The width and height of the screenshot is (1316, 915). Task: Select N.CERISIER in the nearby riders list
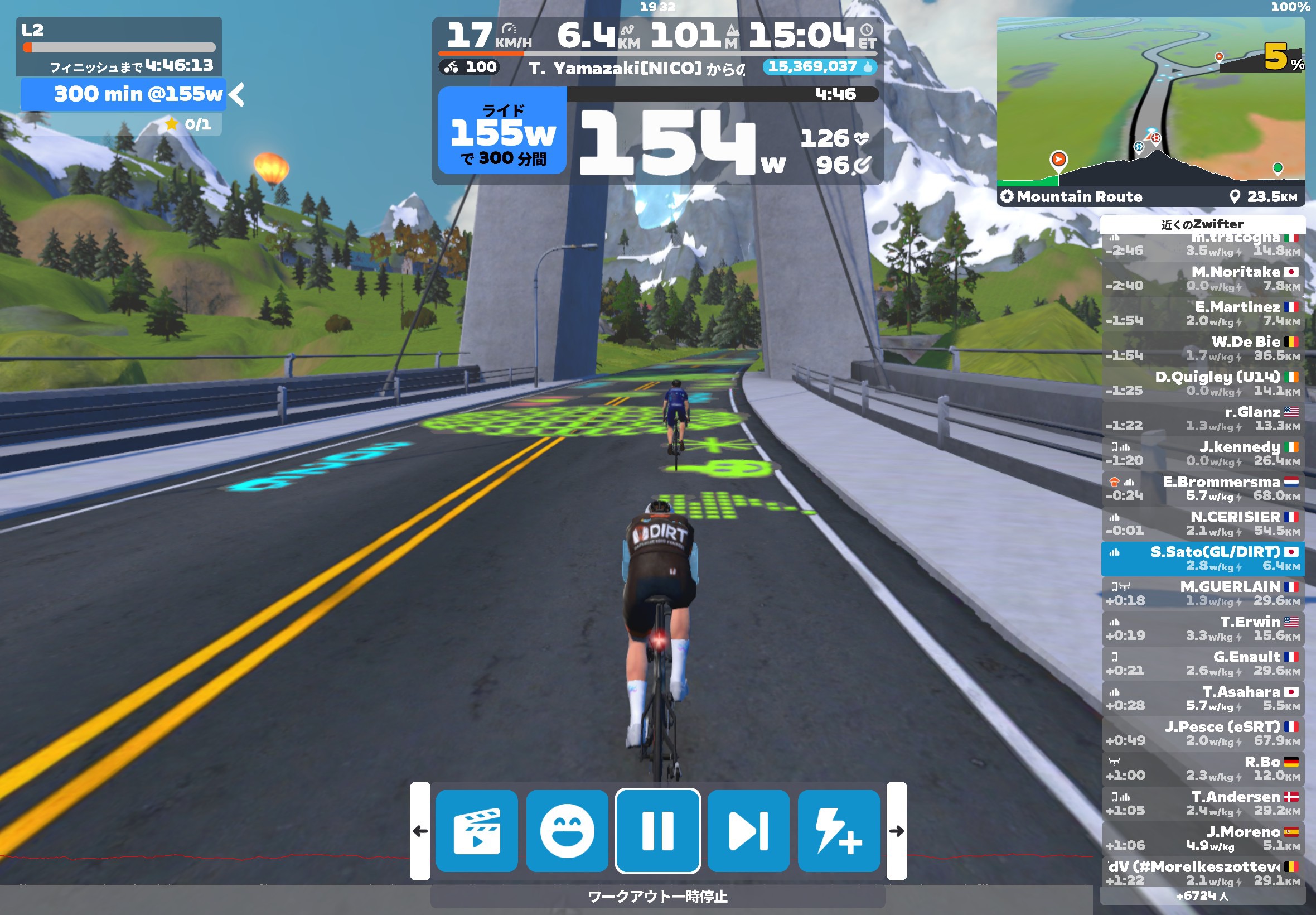coord(1202,523)
